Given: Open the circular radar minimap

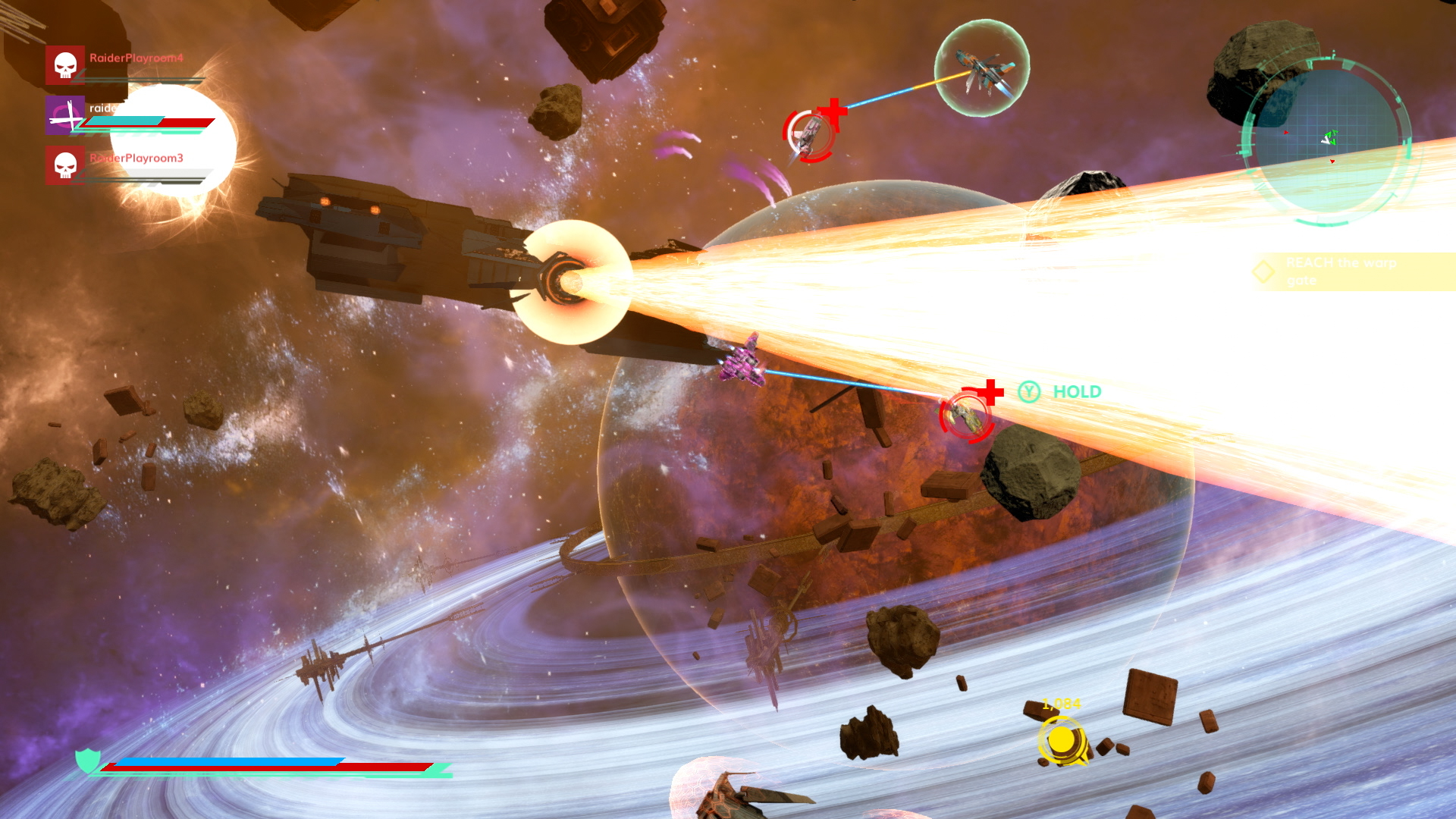Looking at the screenshot, I should pyautogui.click(x=1327, y=142).
